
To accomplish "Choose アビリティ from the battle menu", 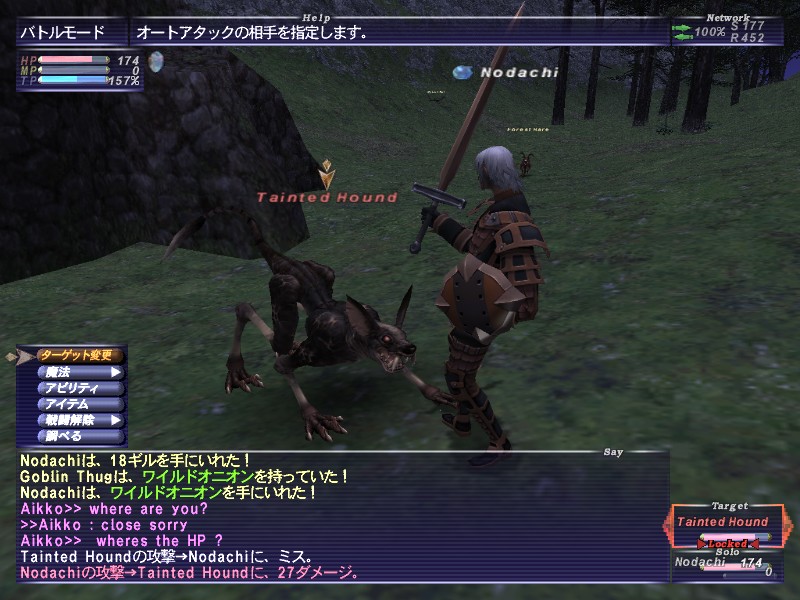I will click(80, 388).
